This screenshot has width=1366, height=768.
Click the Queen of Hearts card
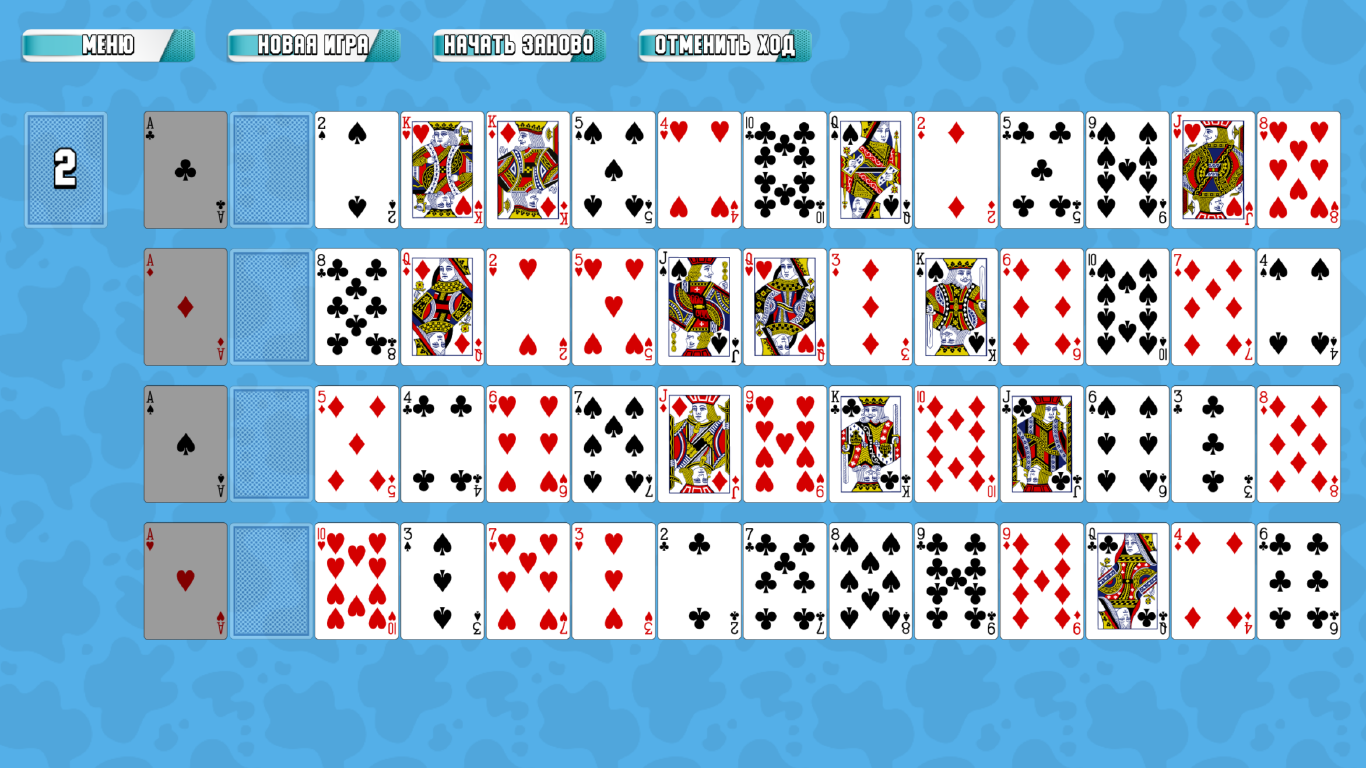784,306
